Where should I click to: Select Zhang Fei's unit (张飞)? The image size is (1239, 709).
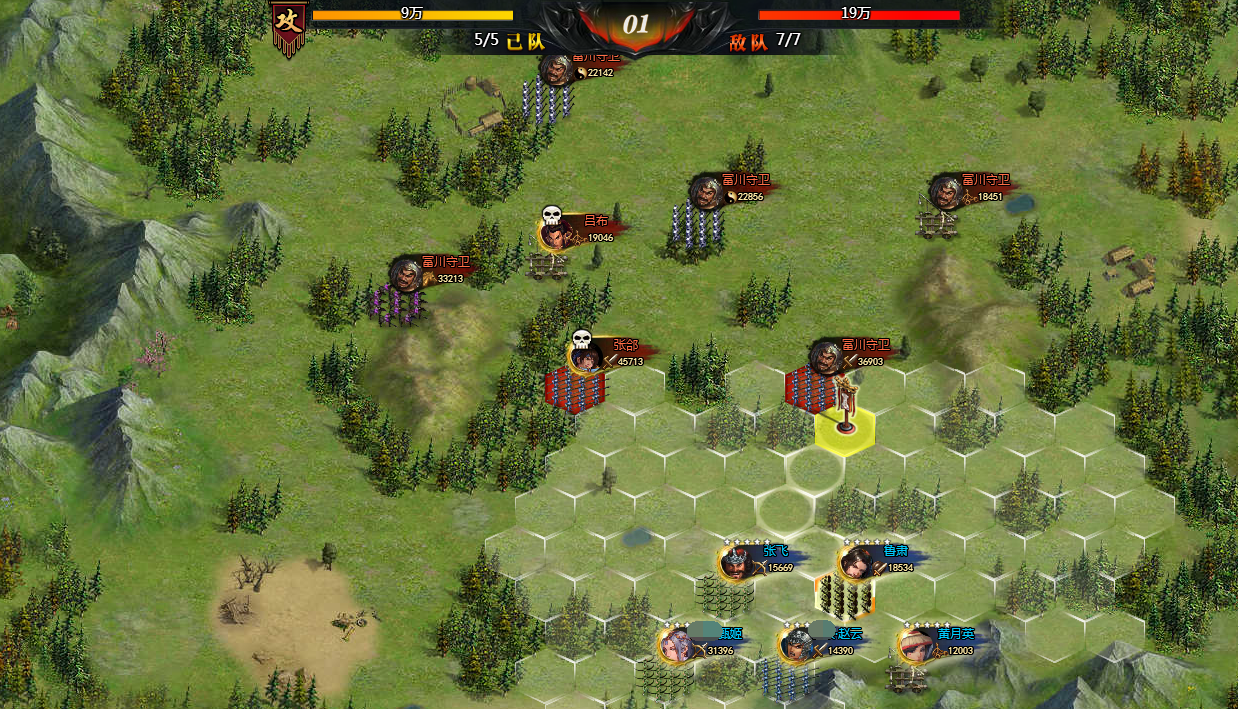pos(726,594)
